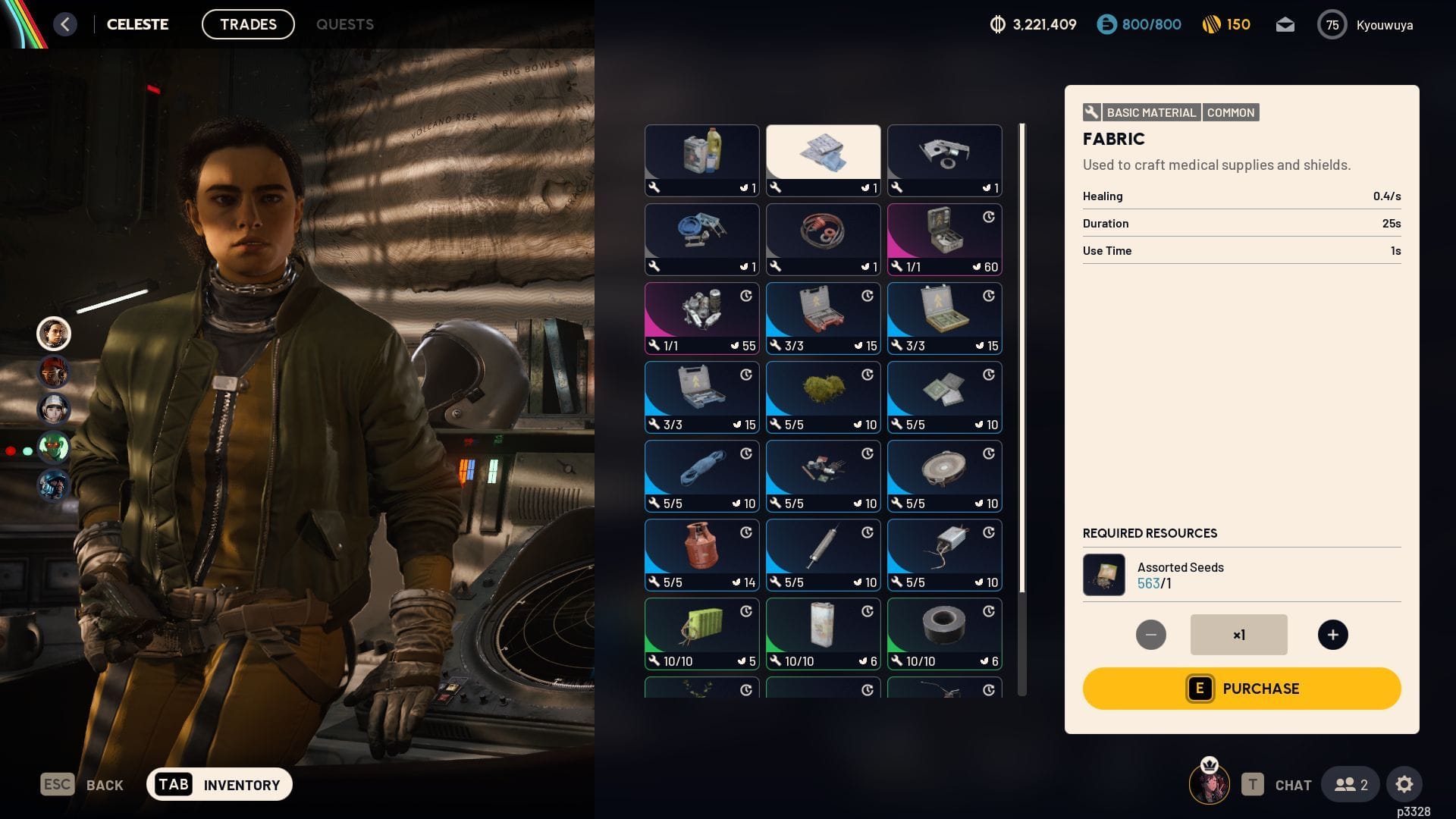The width and height of the screenshot is (1456, 819).
Task: Open the mail inbox envelope icon
Action: (1285, 25)
